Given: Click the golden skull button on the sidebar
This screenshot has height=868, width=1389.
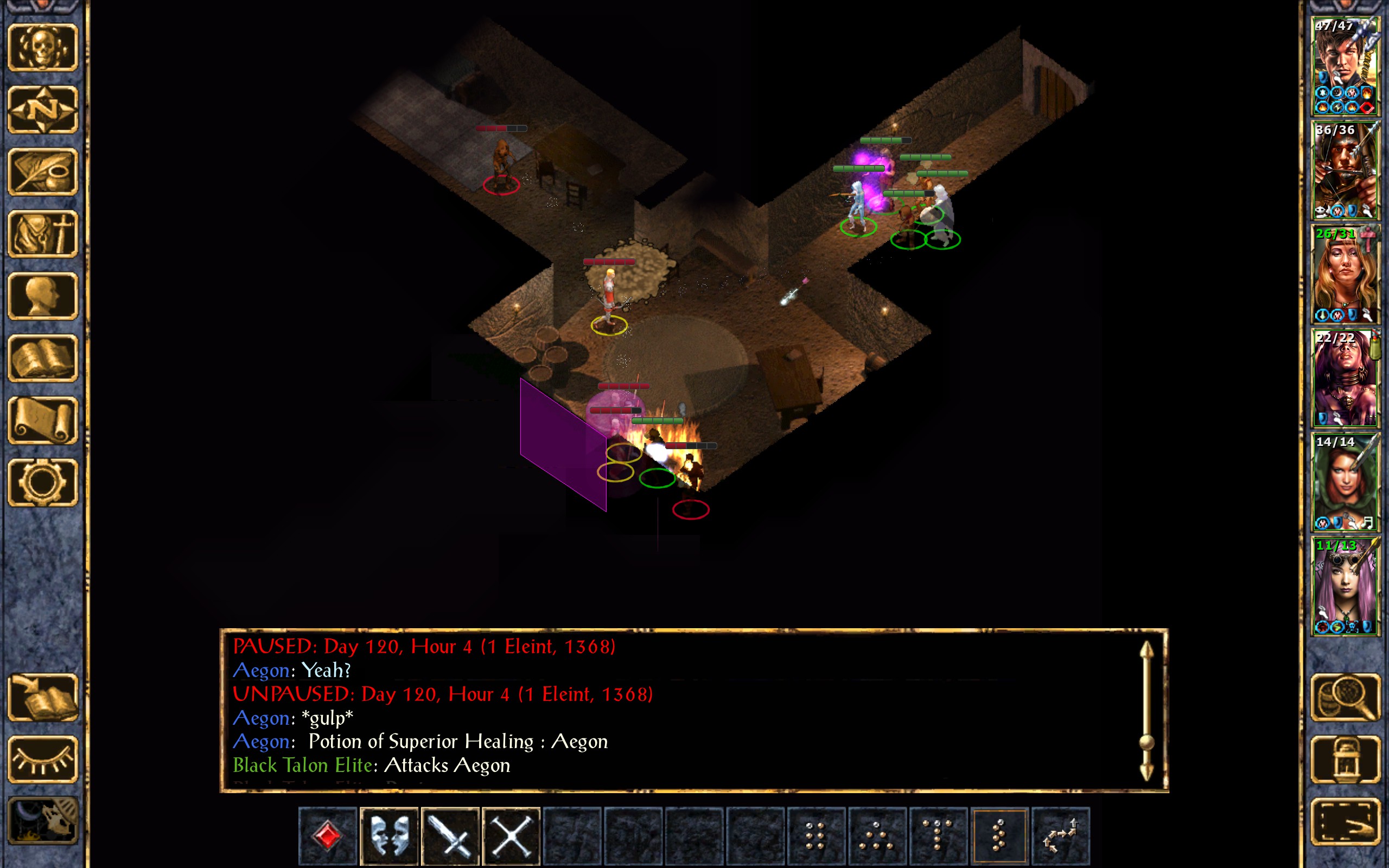Looking at the screenshot, I should (43, 48).
